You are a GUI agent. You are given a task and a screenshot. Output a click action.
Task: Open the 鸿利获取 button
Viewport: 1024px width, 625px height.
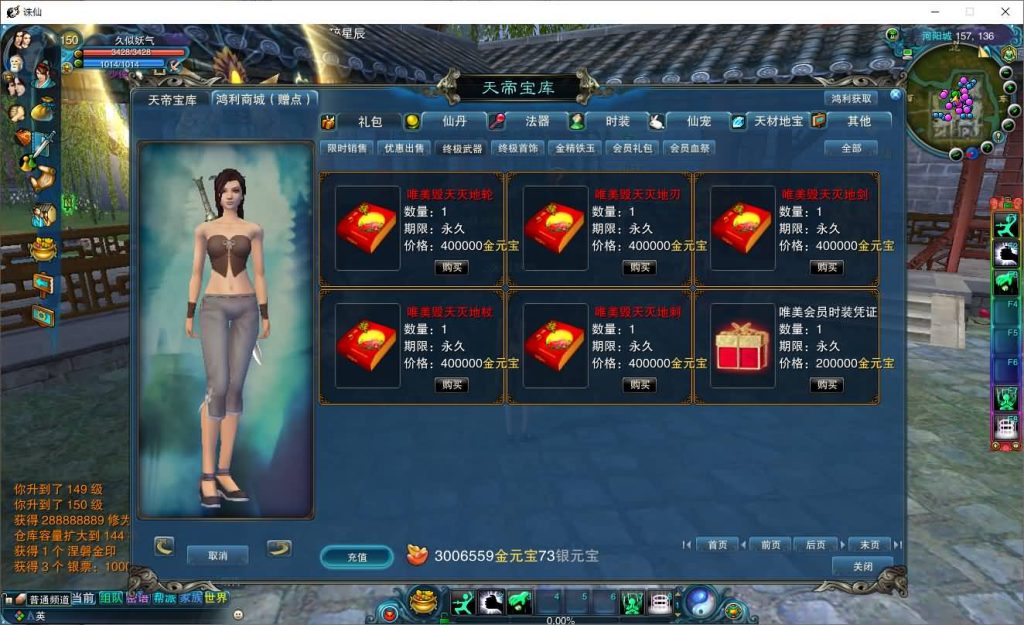pyautogui.click(x=851, y=98)
